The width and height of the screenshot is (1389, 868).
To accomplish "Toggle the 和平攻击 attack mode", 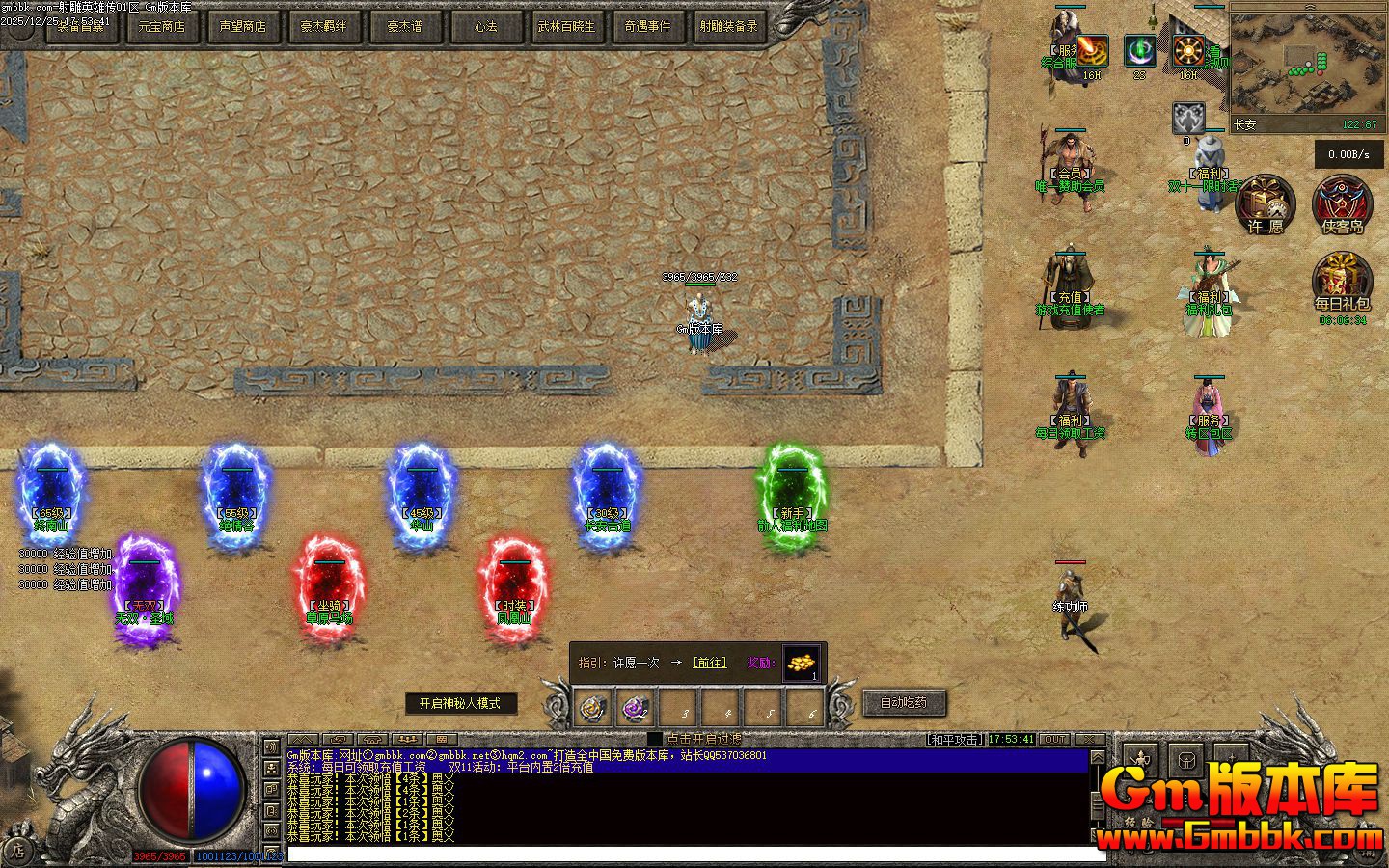I will pos(955,740).
